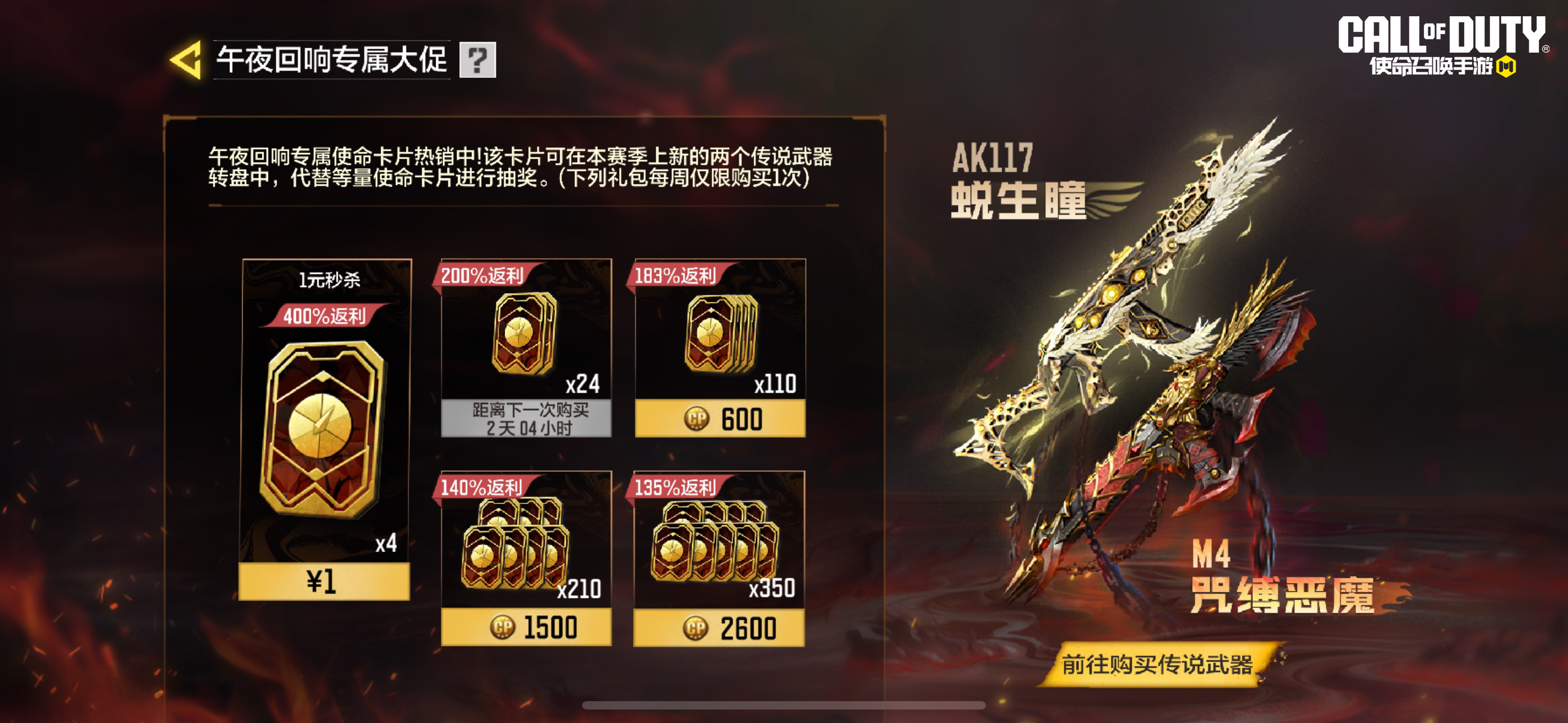The width and height of the screenshot is (1568, 723).
Task: Open the question mark help icon beside the title
Action: (478, 61)
